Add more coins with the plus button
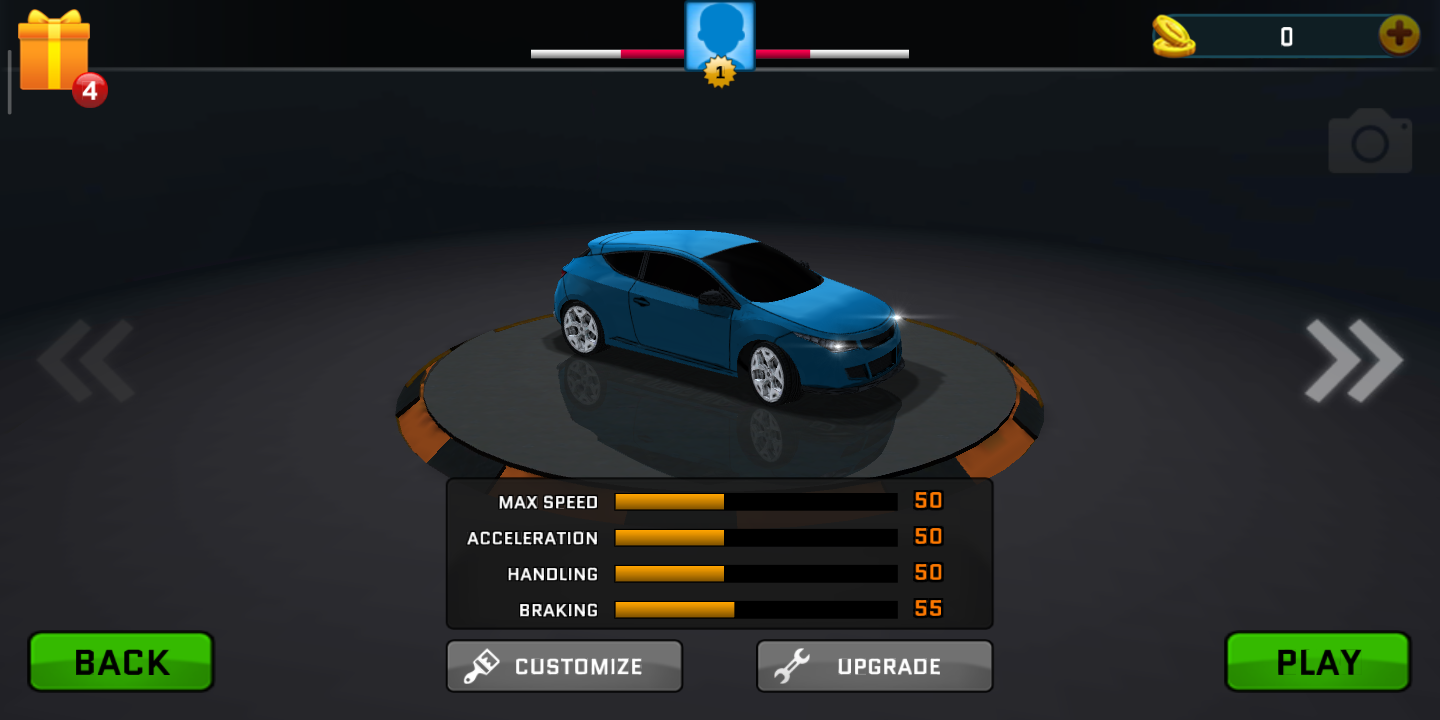 coord(1398,36)
